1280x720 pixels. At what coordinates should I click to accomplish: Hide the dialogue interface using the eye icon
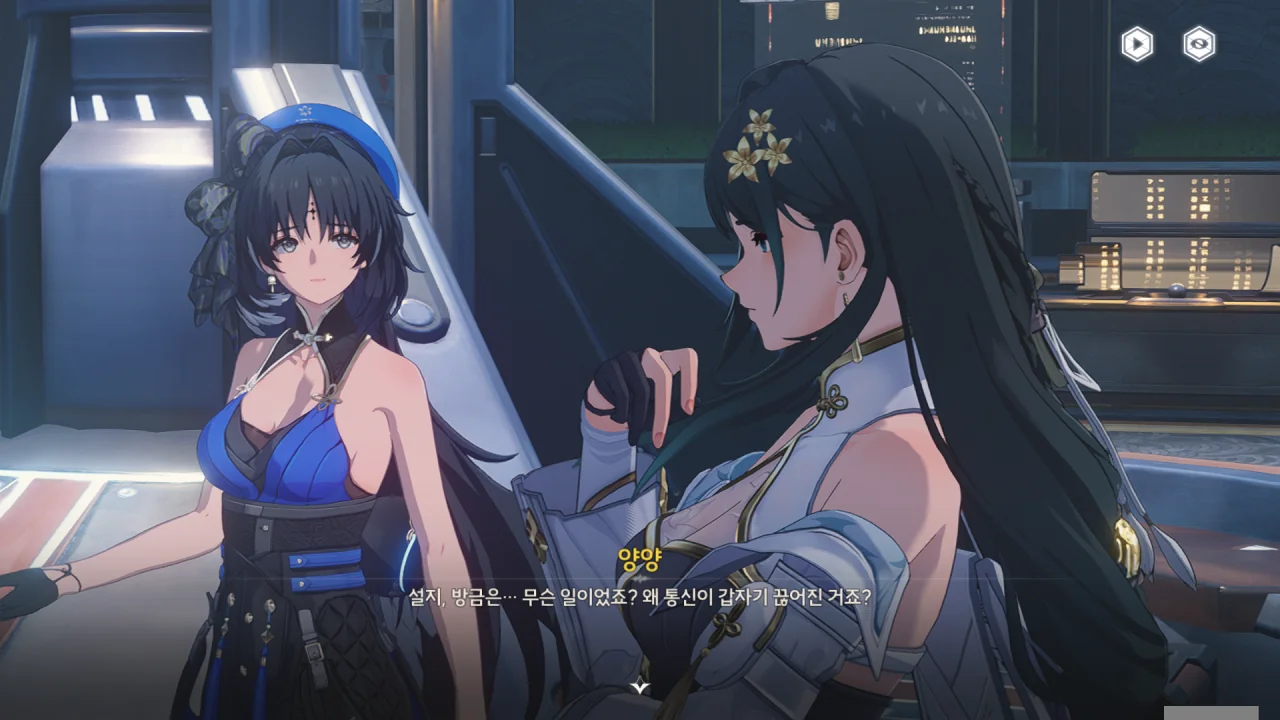[1199, 44]
